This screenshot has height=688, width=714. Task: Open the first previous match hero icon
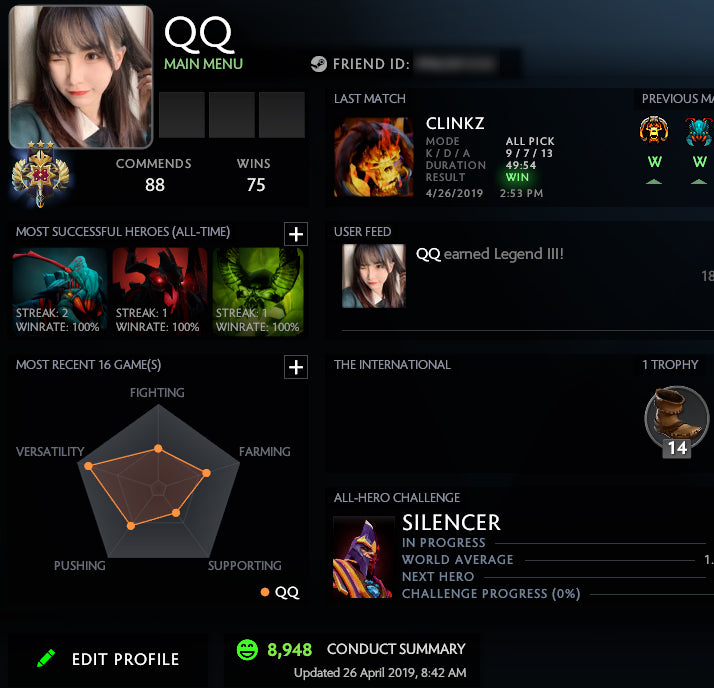point(654,131)
